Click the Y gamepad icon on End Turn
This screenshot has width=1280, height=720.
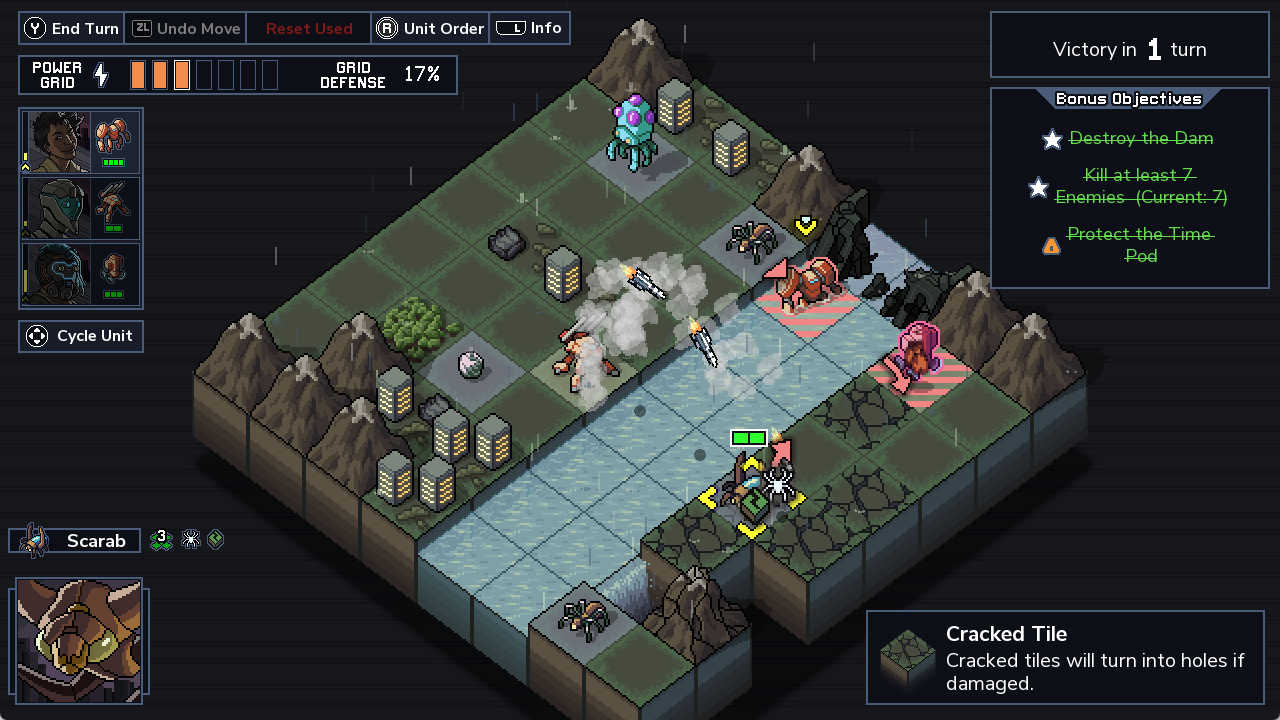(x=37, y=28)
